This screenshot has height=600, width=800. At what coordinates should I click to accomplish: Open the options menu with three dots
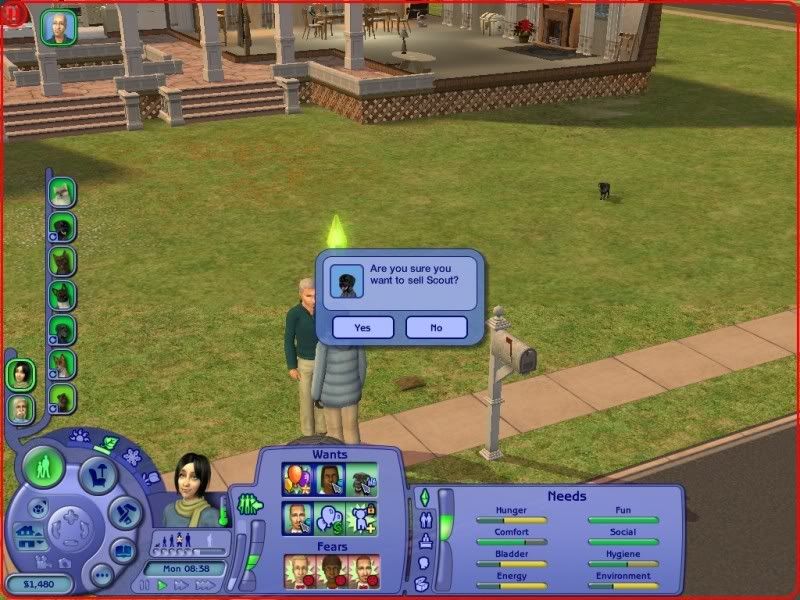click(x=100, y=575)
